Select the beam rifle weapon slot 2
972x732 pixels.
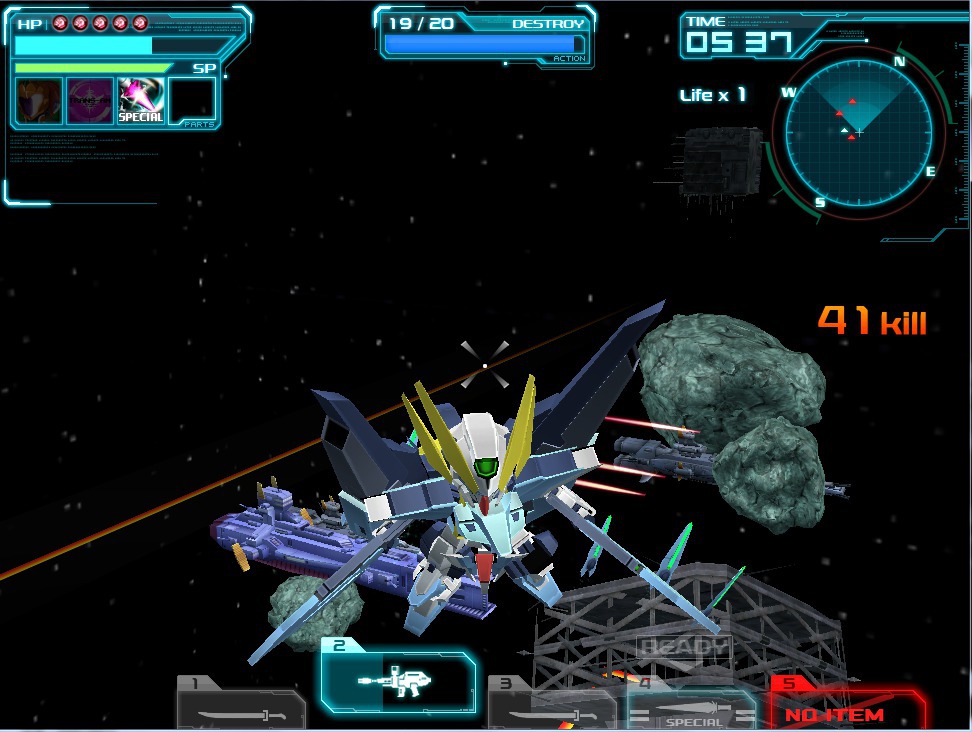coord(397,682)
